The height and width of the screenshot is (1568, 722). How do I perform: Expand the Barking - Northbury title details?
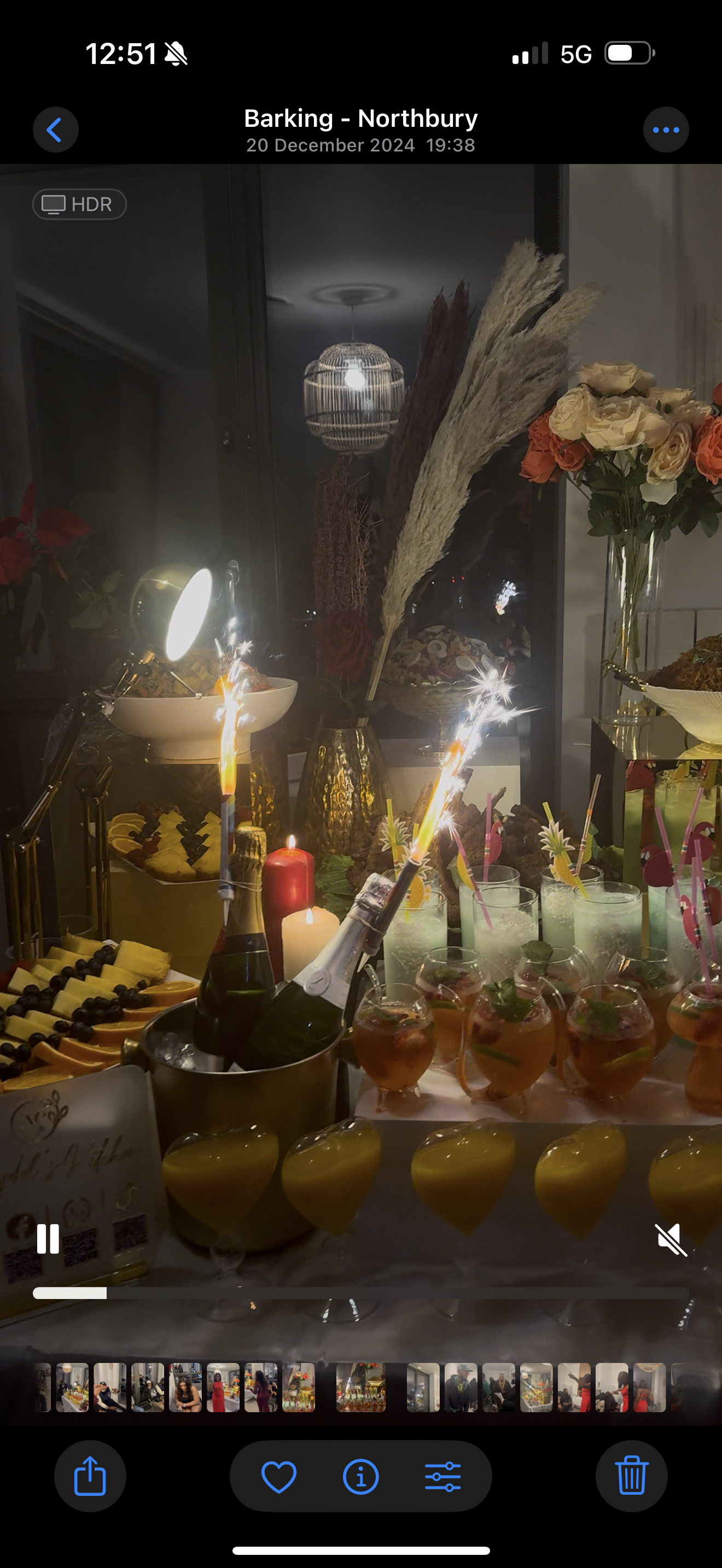360,118
